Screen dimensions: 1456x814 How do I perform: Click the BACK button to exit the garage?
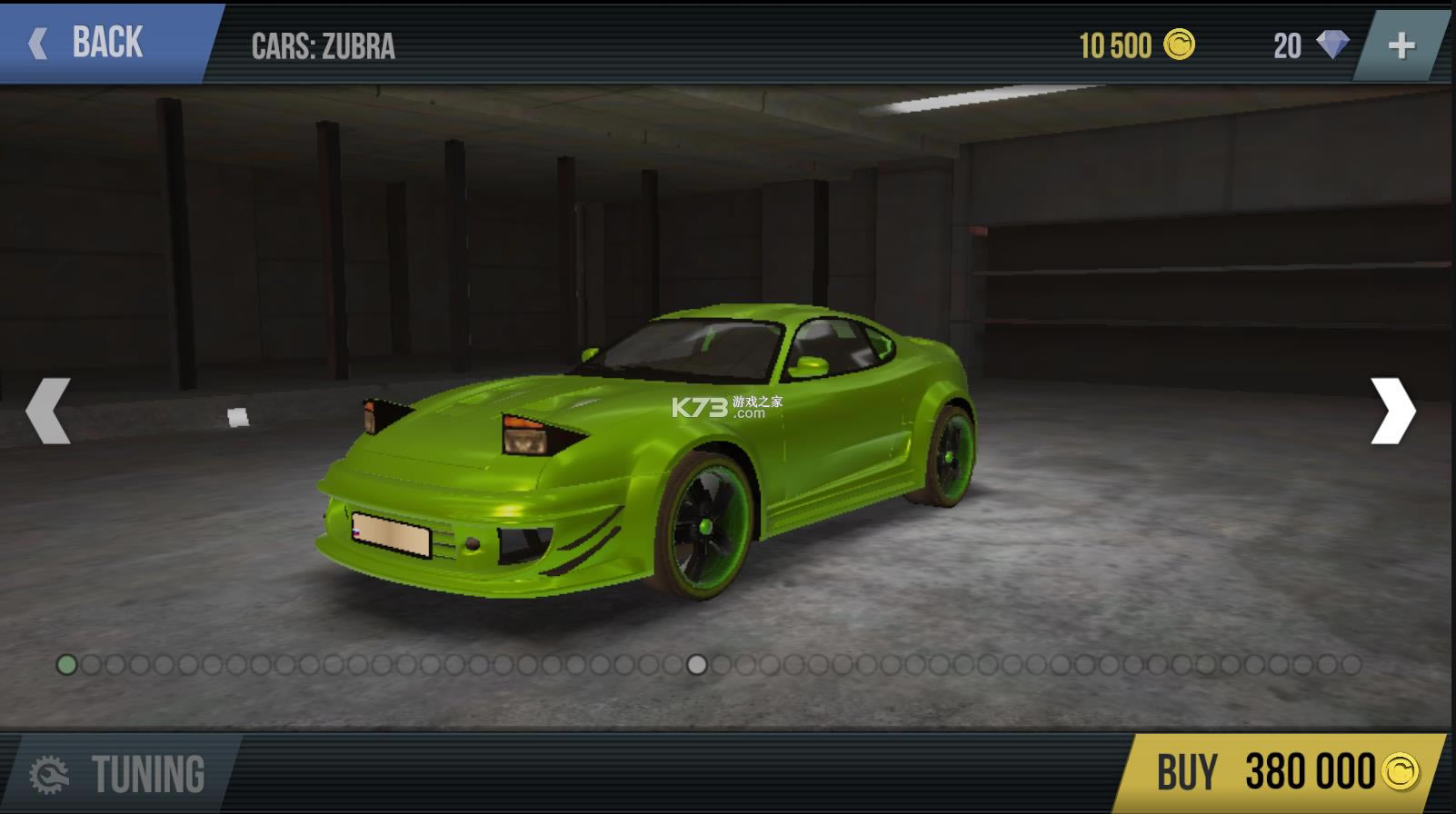(91, 42)
